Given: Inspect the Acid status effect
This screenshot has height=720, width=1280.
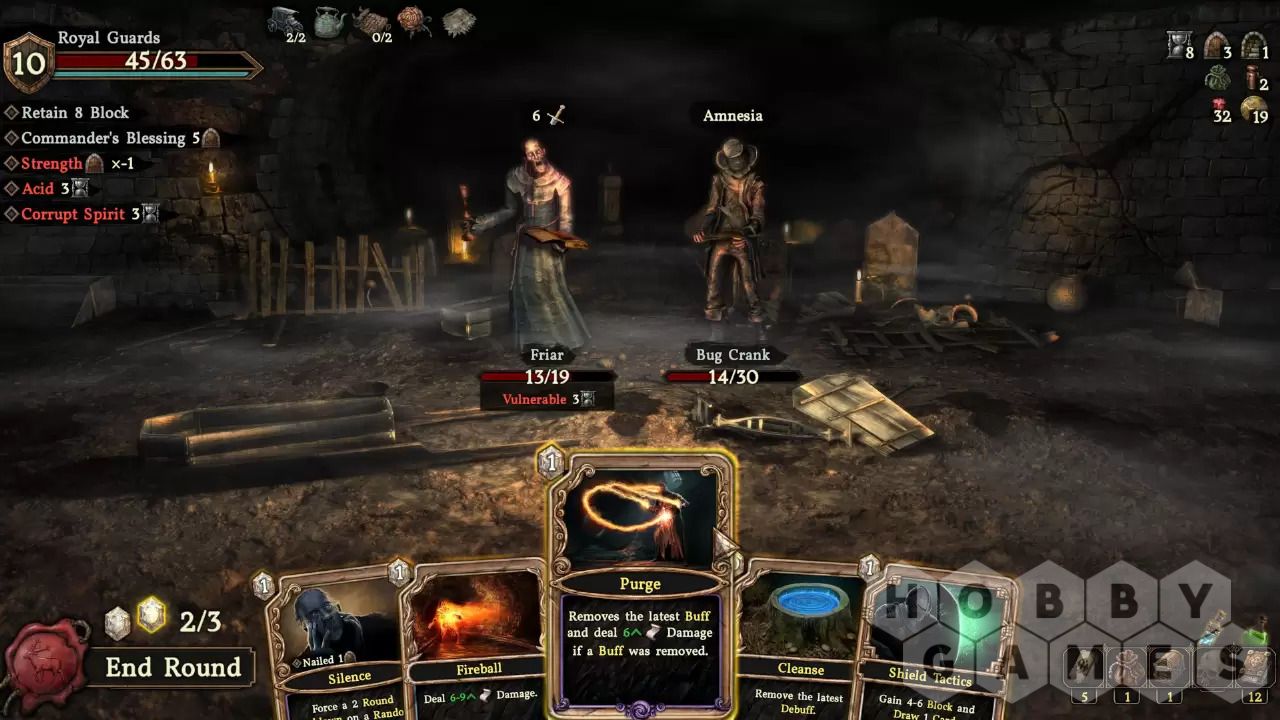Looking at the screenshot, I should [x=38, y=188].
